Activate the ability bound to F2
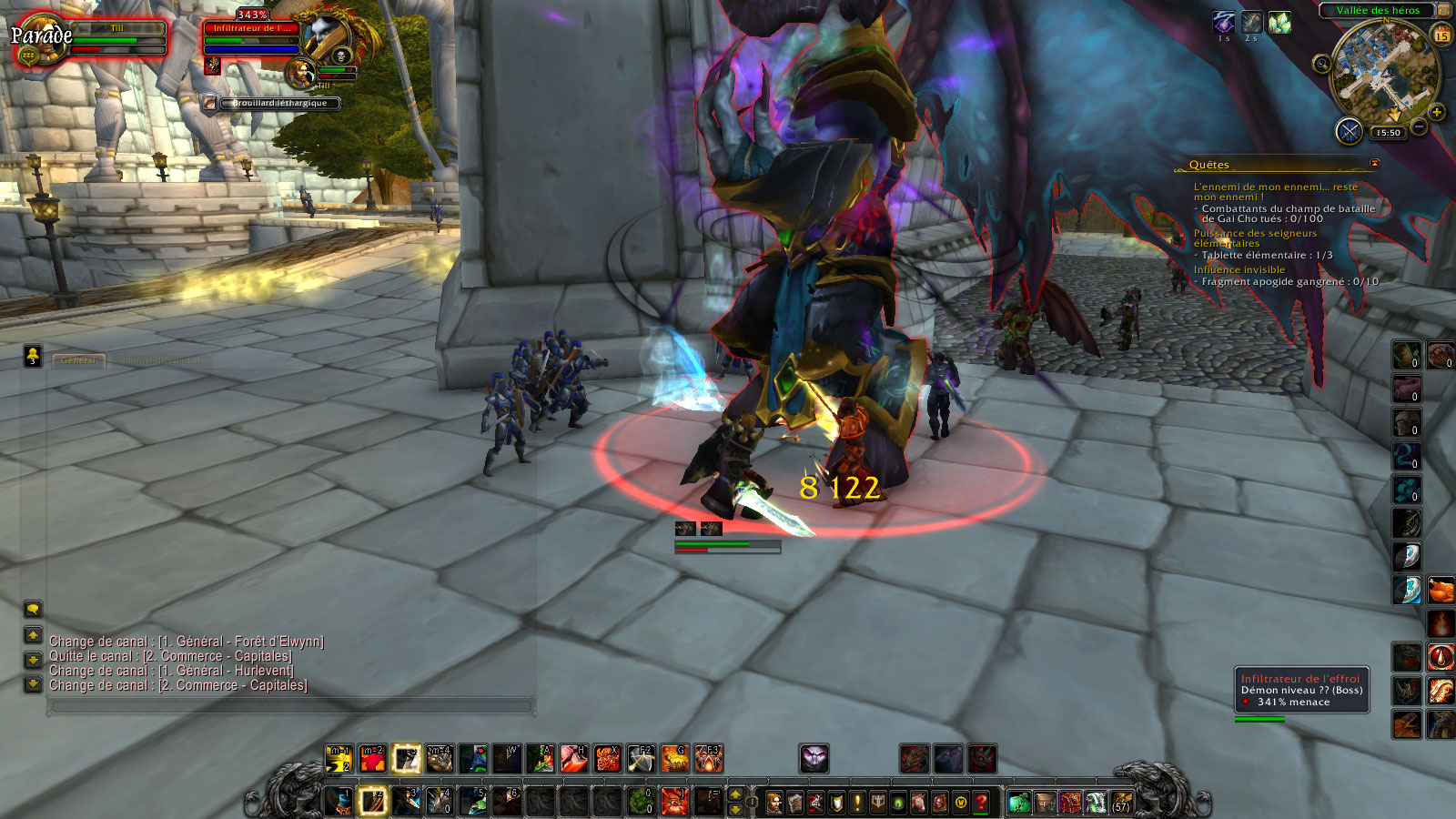Screen dimensions: 1456x819 point(642,758)
